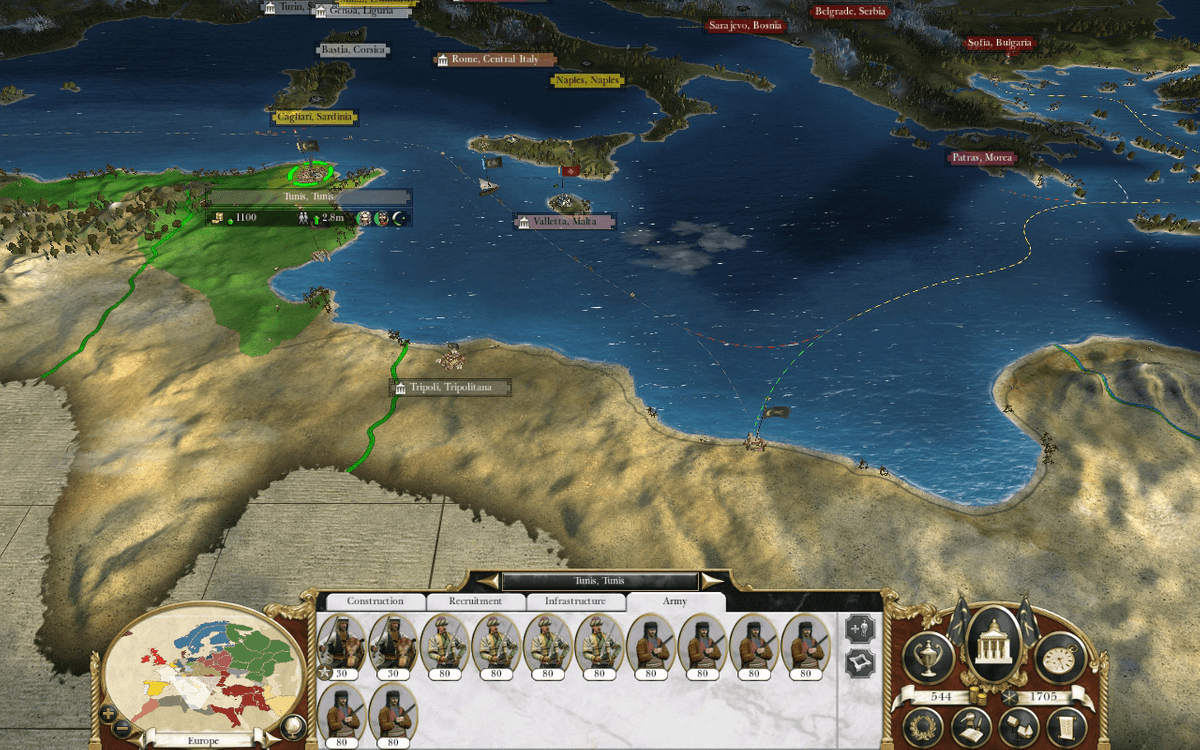
Task: Click the globe button beside the minimap
Action: pyautogui.click(x=293, y=727)
